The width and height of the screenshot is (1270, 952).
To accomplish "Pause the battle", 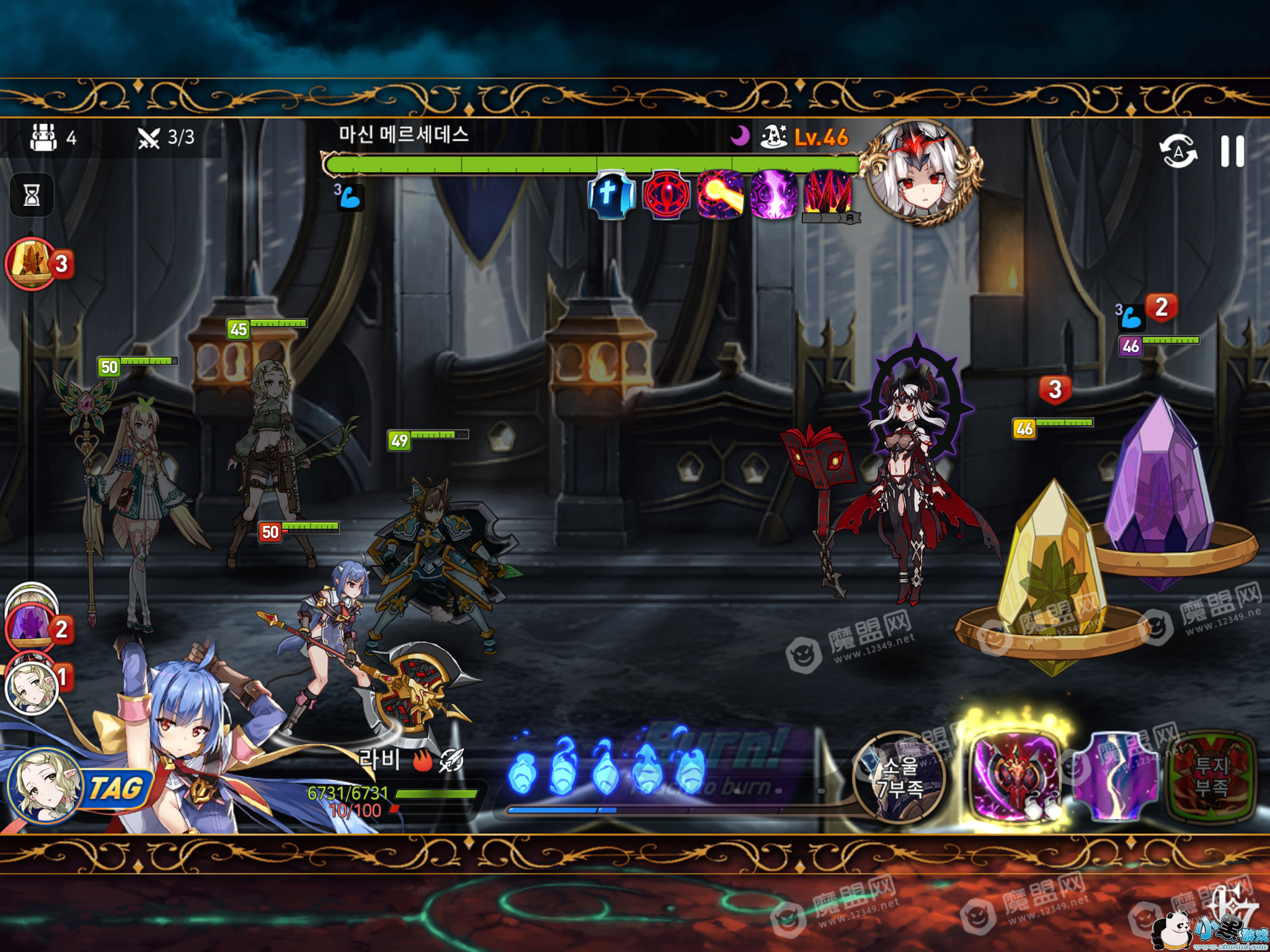I will coord(1232,151).
